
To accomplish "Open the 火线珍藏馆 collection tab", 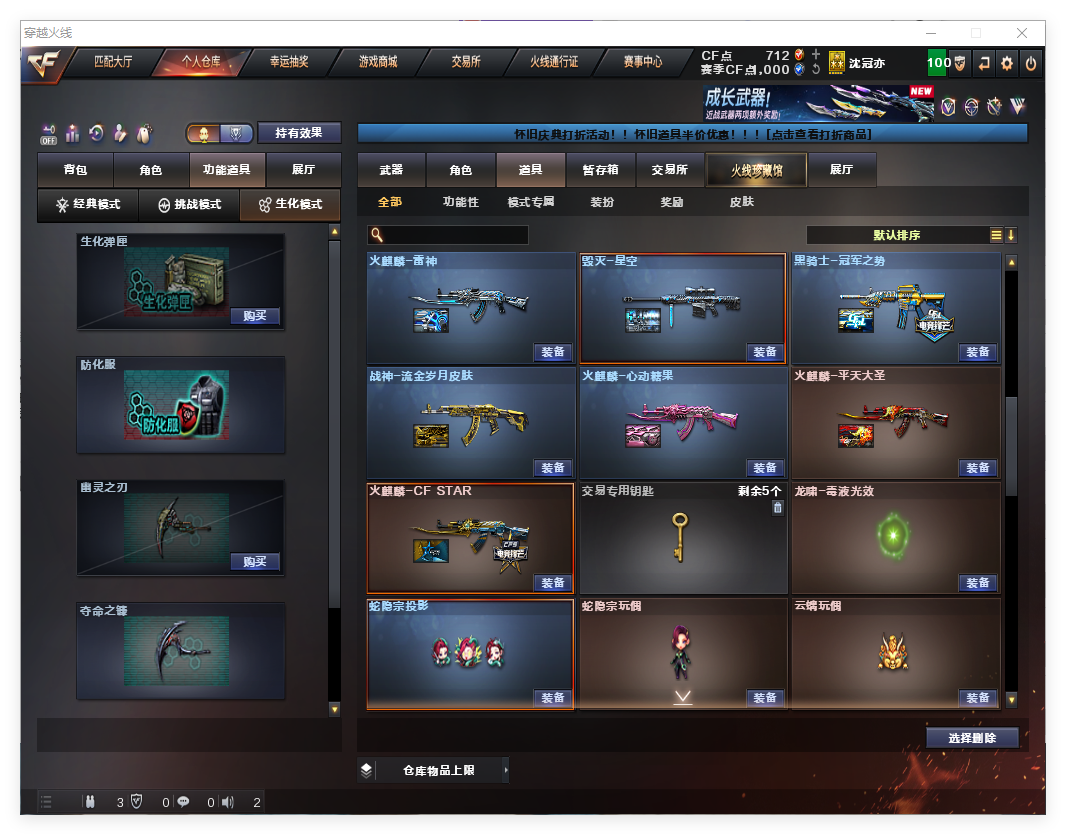I will pos(756,170).
